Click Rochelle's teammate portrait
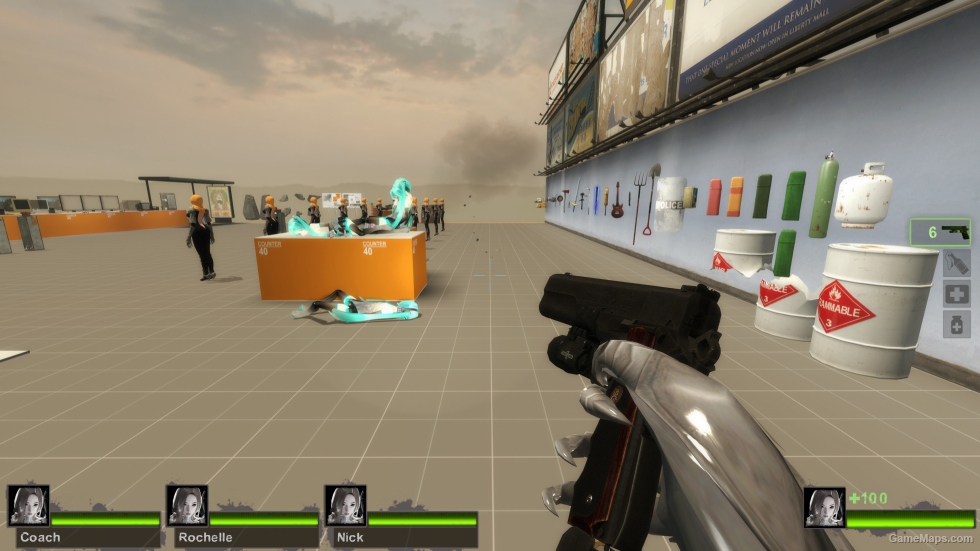The image size is (980, 551). tap(187, 506)
